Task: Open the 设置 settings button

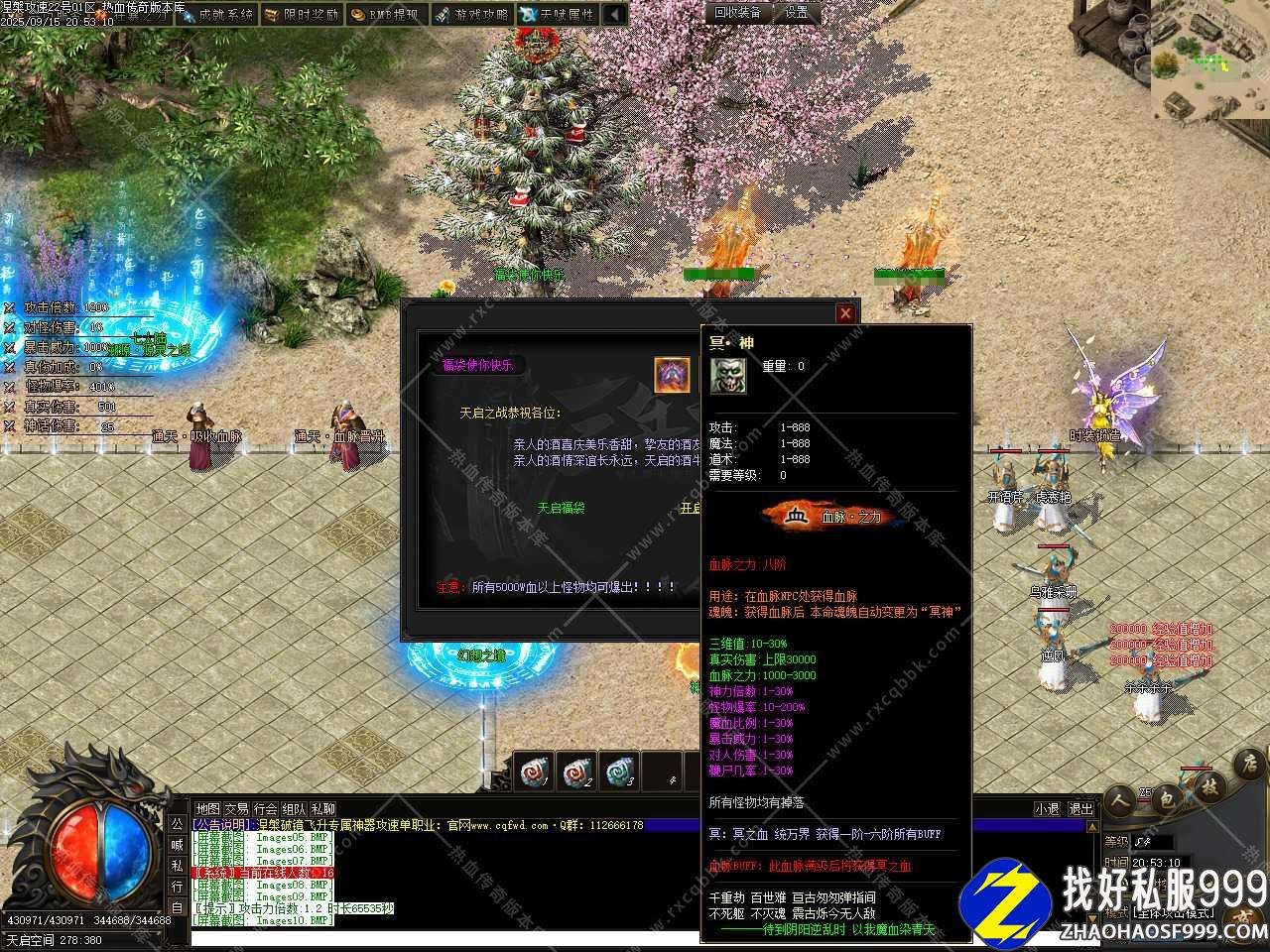Action: click(x=797, y=12)
